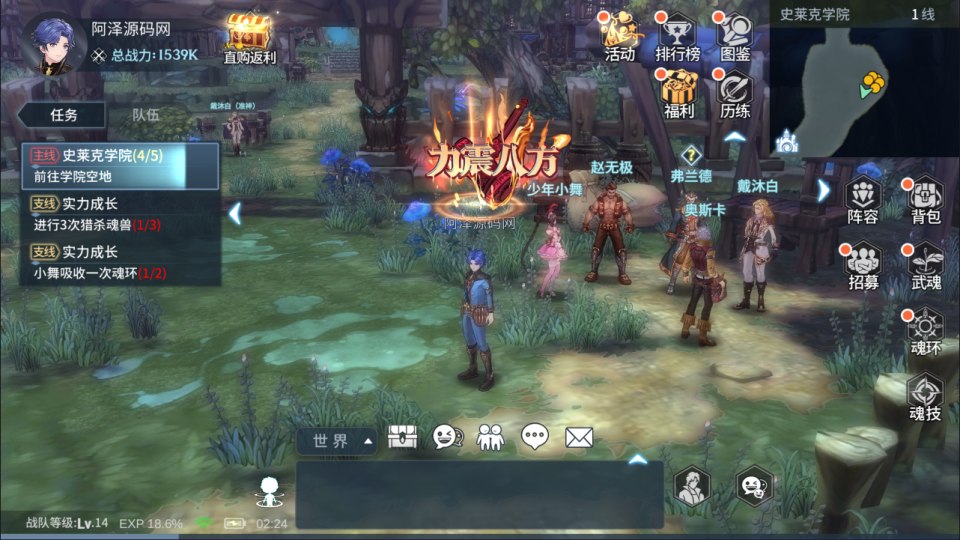The width and height of the screenshot is (960, 540).
Task: Open the friends icon with two figures
Action: pos(490,437)
